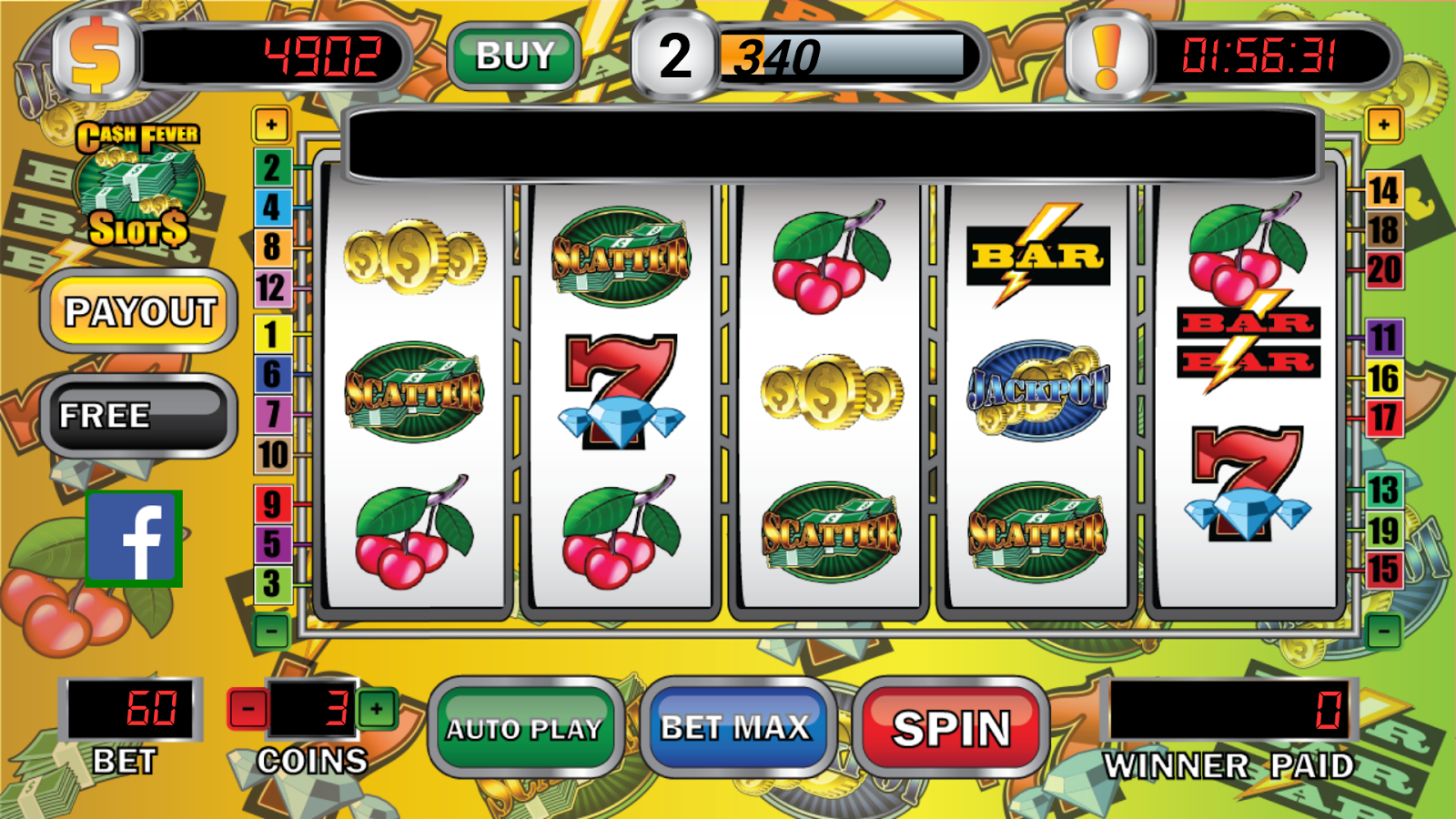Choose payline number 10 marker
The width and height of the screenshot is (1456, 819).
click(x=272, y=454)
